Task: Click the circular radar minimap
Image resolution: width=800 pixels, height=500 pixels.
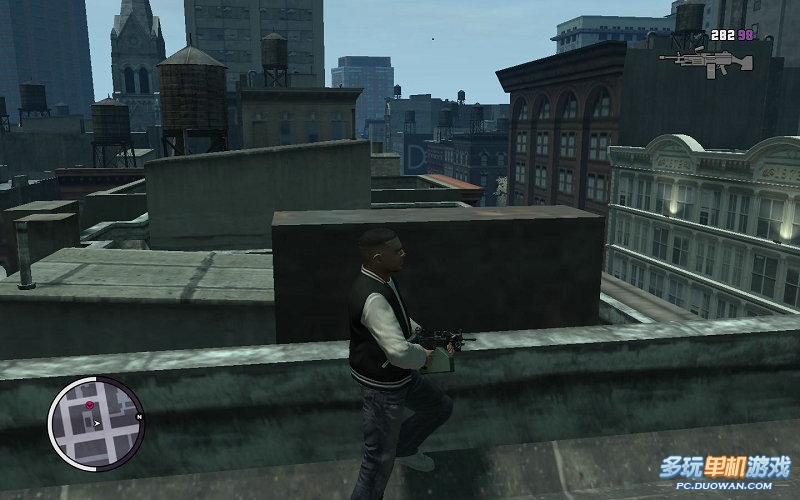Action: tap(96, 423)
